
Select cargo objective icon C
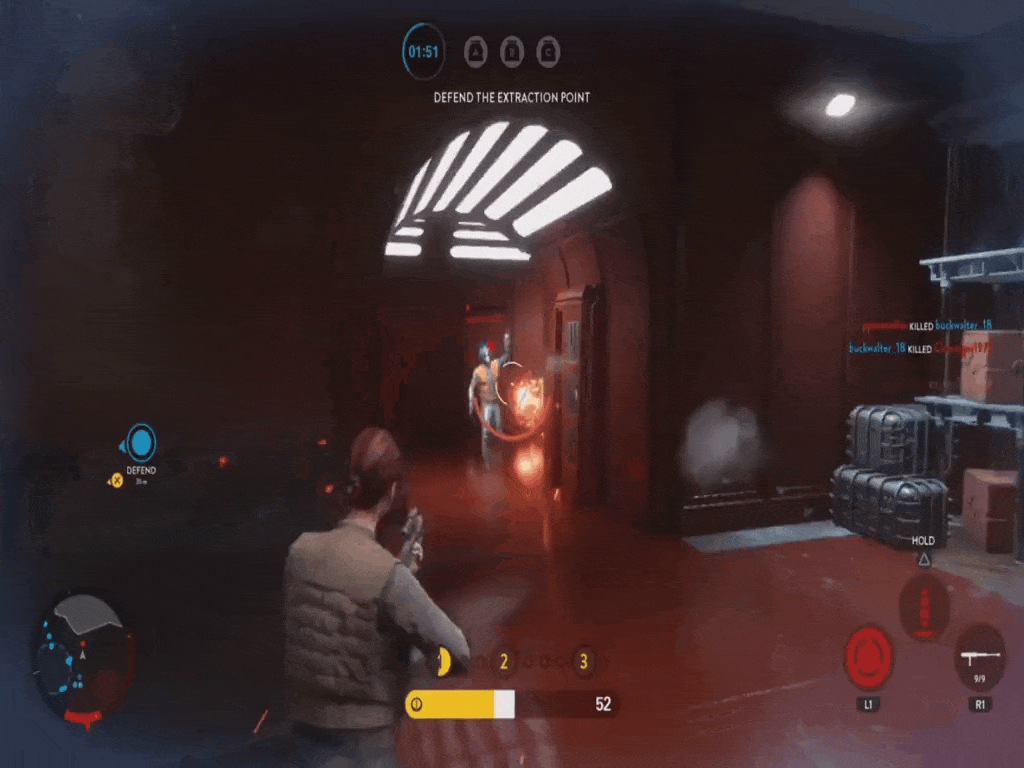(x=548, y=51)
